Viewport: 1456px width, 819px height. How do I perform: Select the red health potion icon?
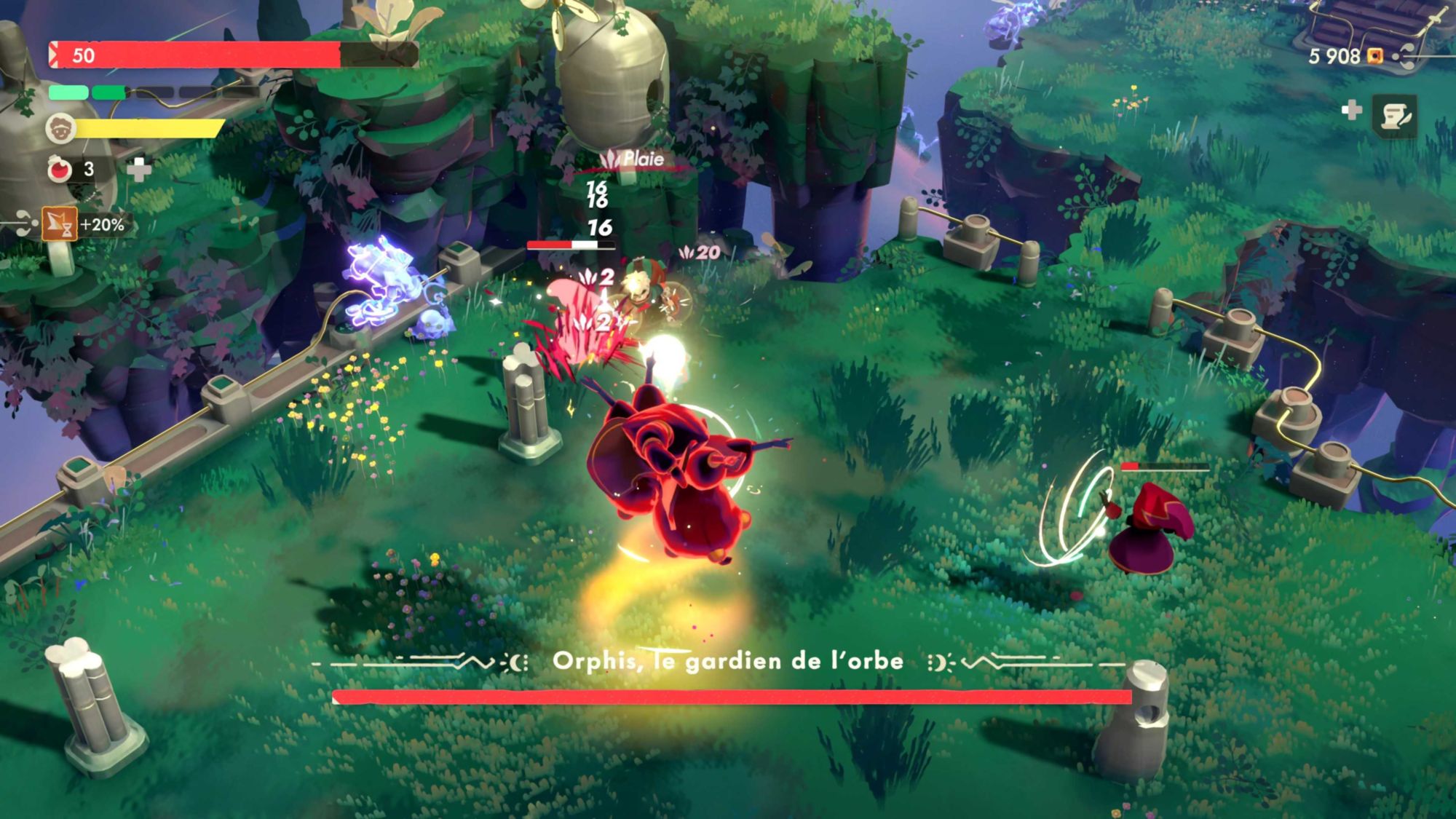click(x=60, y=169)
